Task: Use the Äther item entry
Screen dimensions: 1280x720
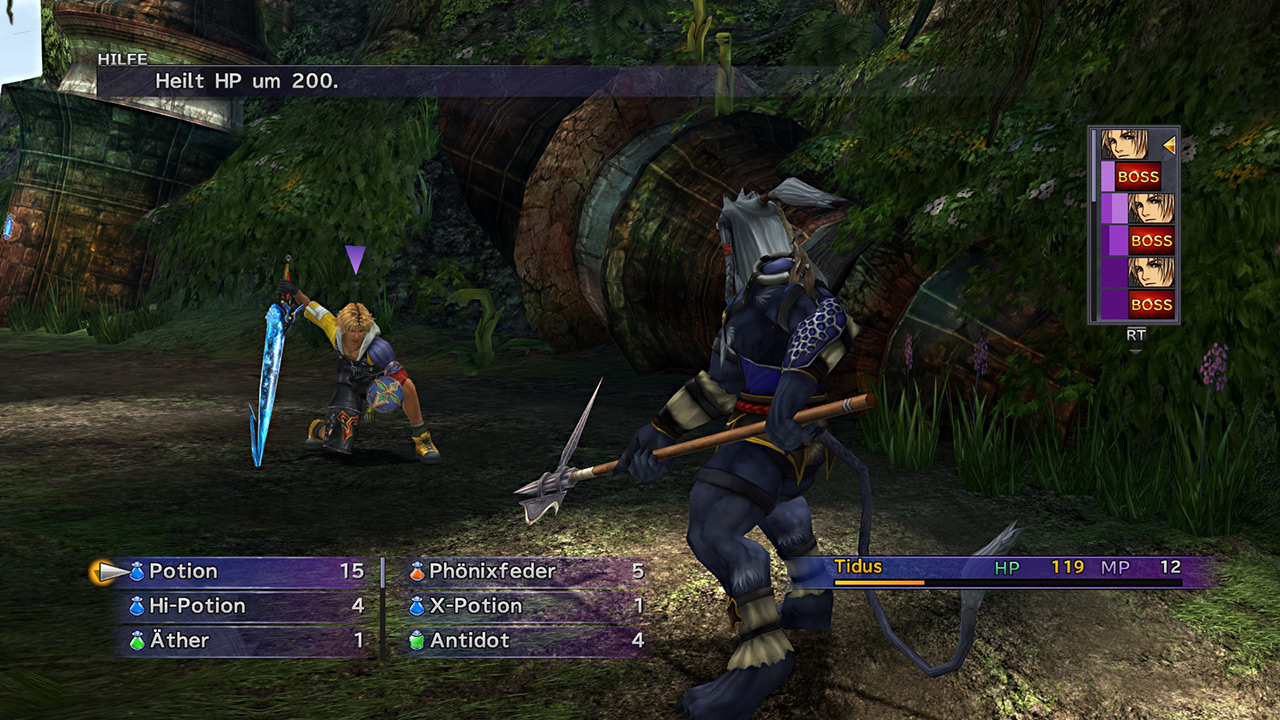Action: tap(179, 640)
